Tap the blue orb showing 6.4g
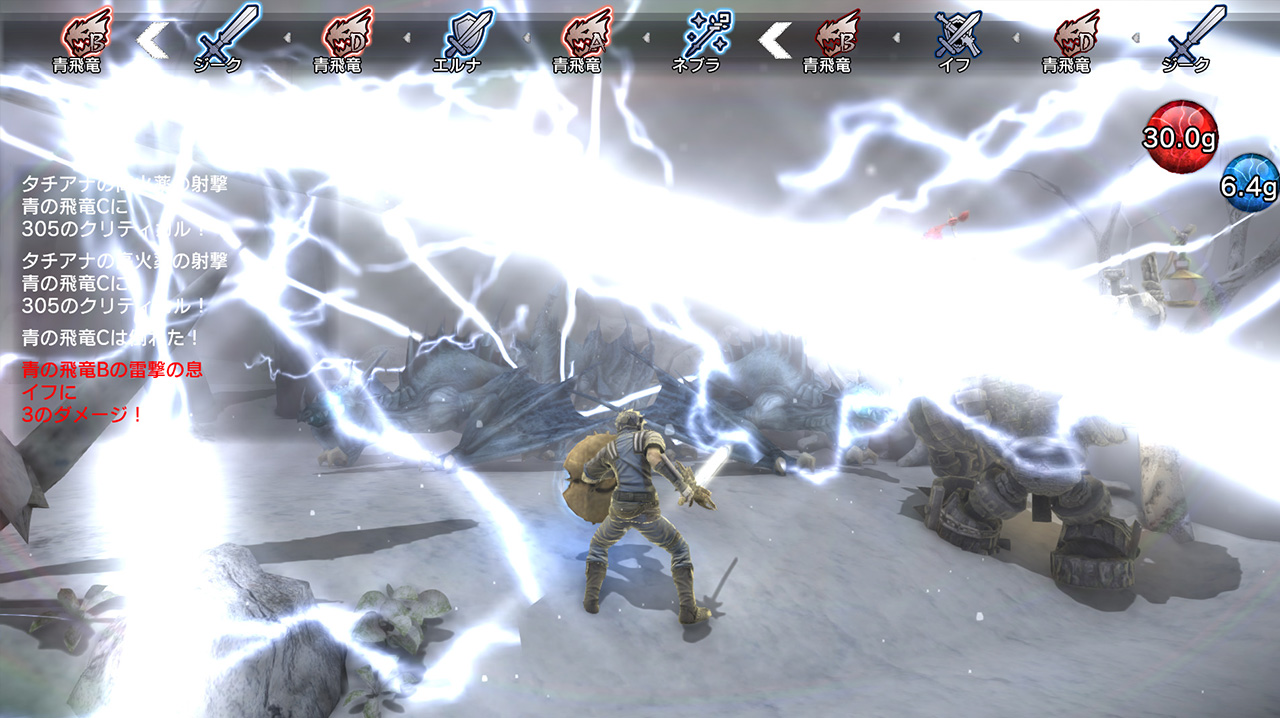The width and height of the screenshot is (1280, 718). 1250,184
